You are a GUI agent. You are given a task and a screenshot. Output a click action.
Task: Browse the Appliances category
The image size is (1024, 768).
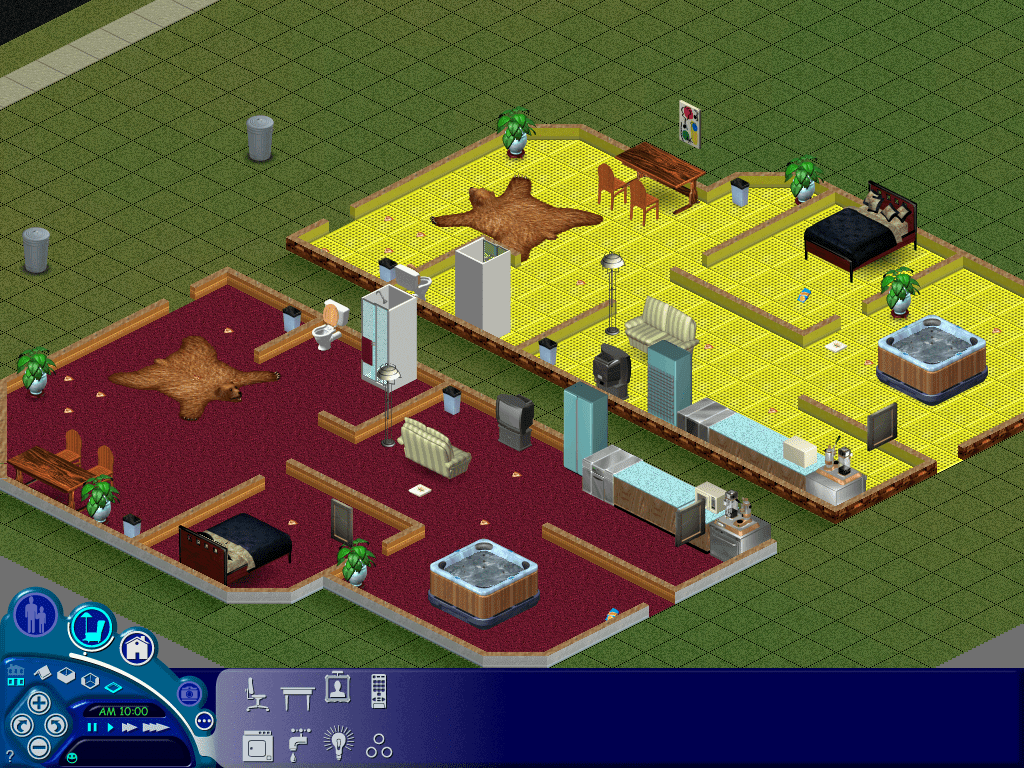point(257,745)
